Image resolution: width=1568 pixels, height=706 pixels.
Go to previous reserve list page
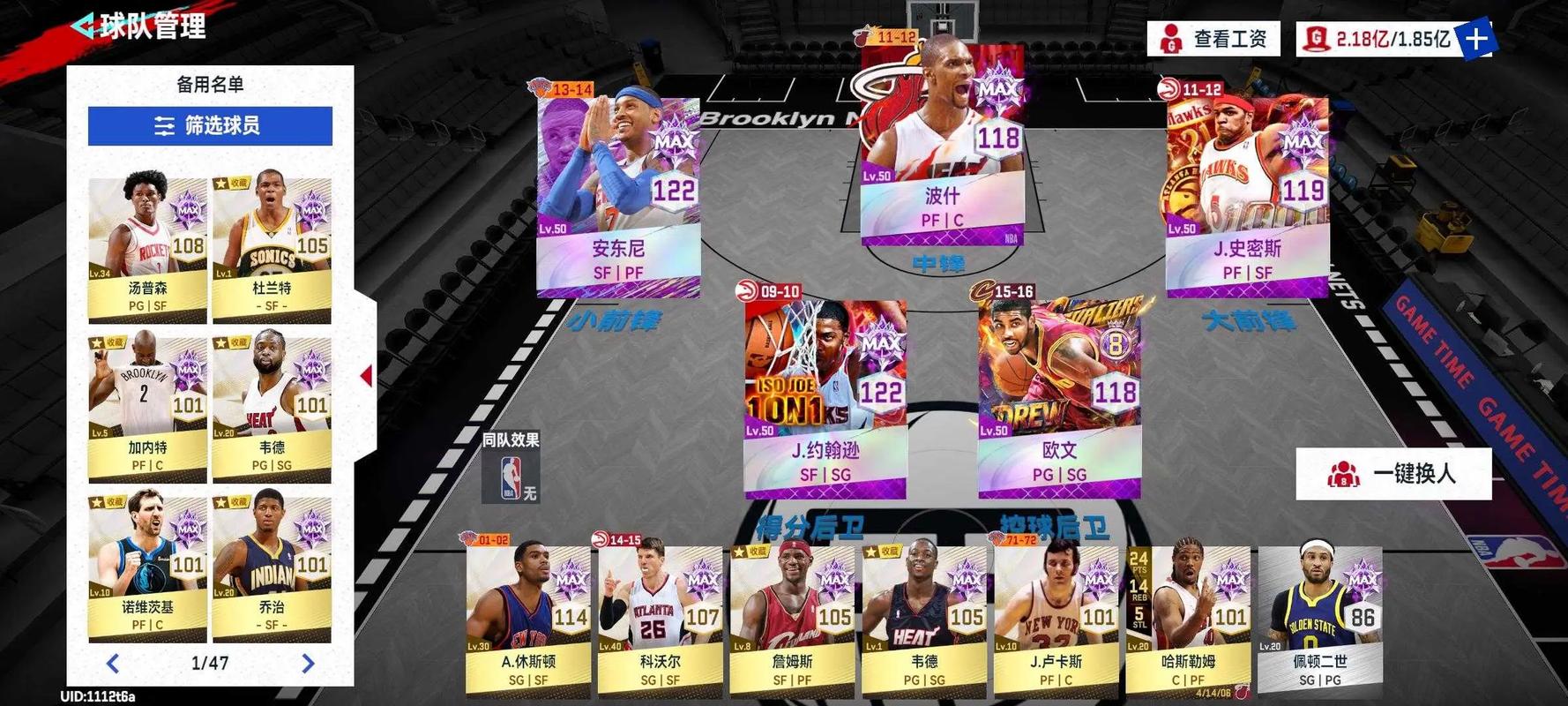coord(112,663)
